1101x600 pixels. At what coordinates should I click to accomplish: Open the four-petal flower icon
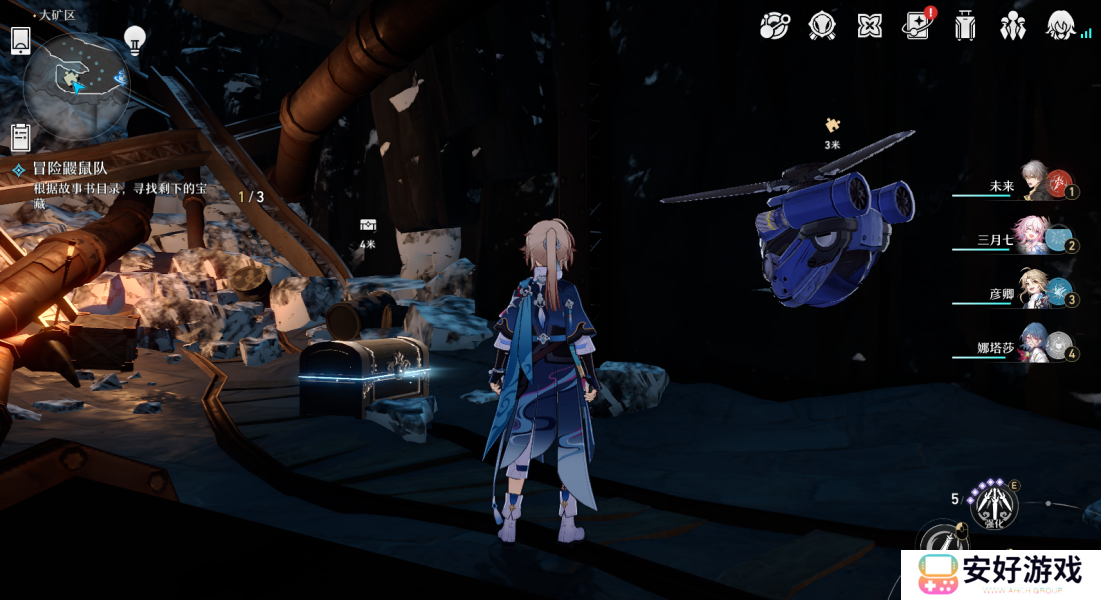(x=869, y=26)
